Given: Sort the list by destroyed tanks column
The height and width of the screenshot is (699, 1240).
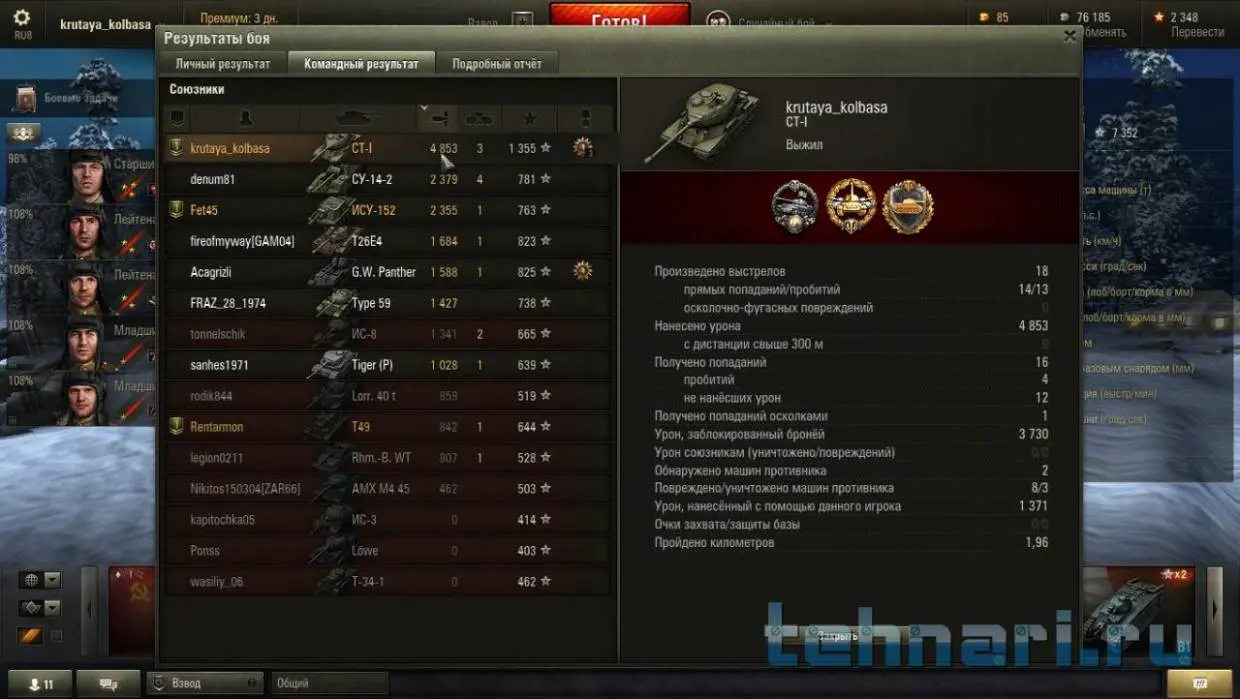Looking at the screenshot, I should (479, 118).
